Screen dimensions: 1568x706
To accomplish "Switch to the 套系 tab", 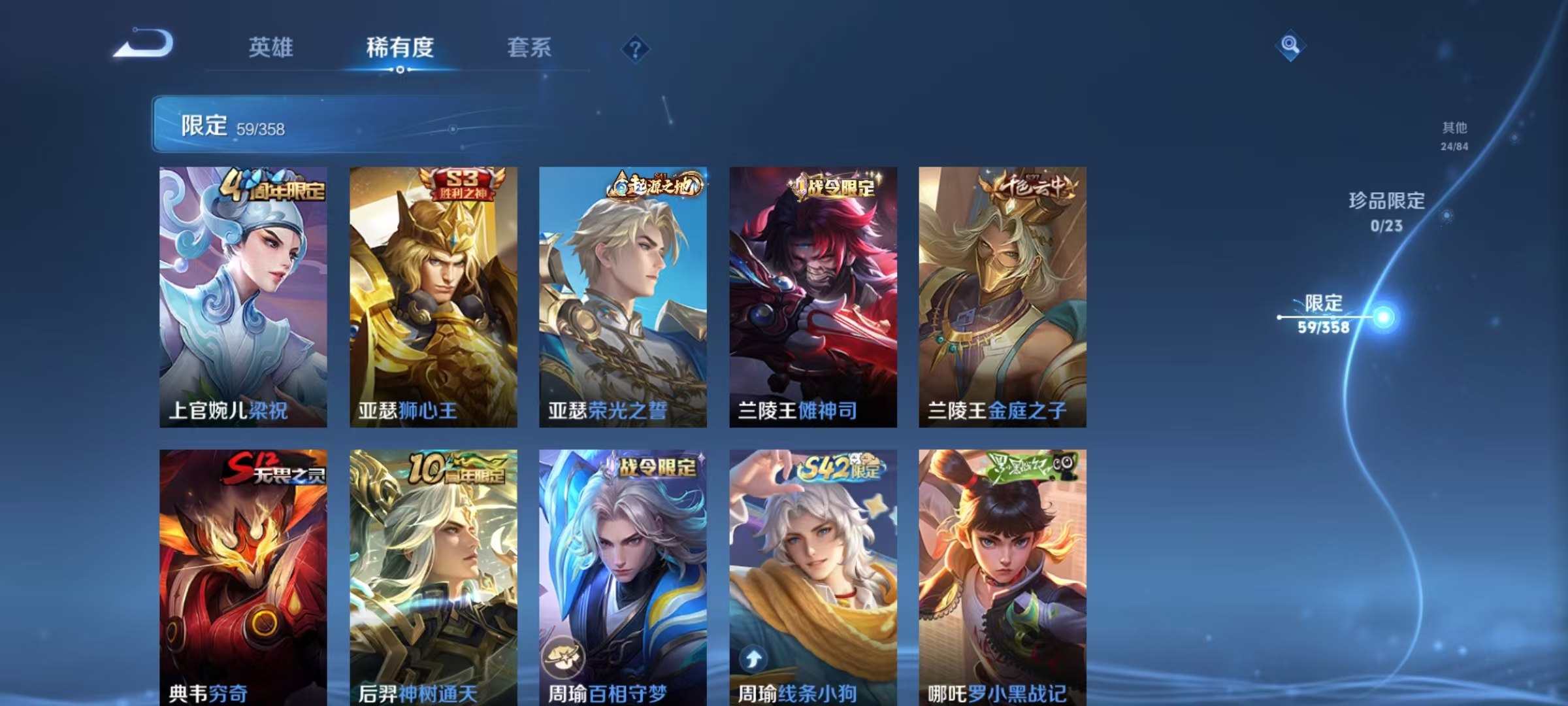I will [x=529, y=47].
